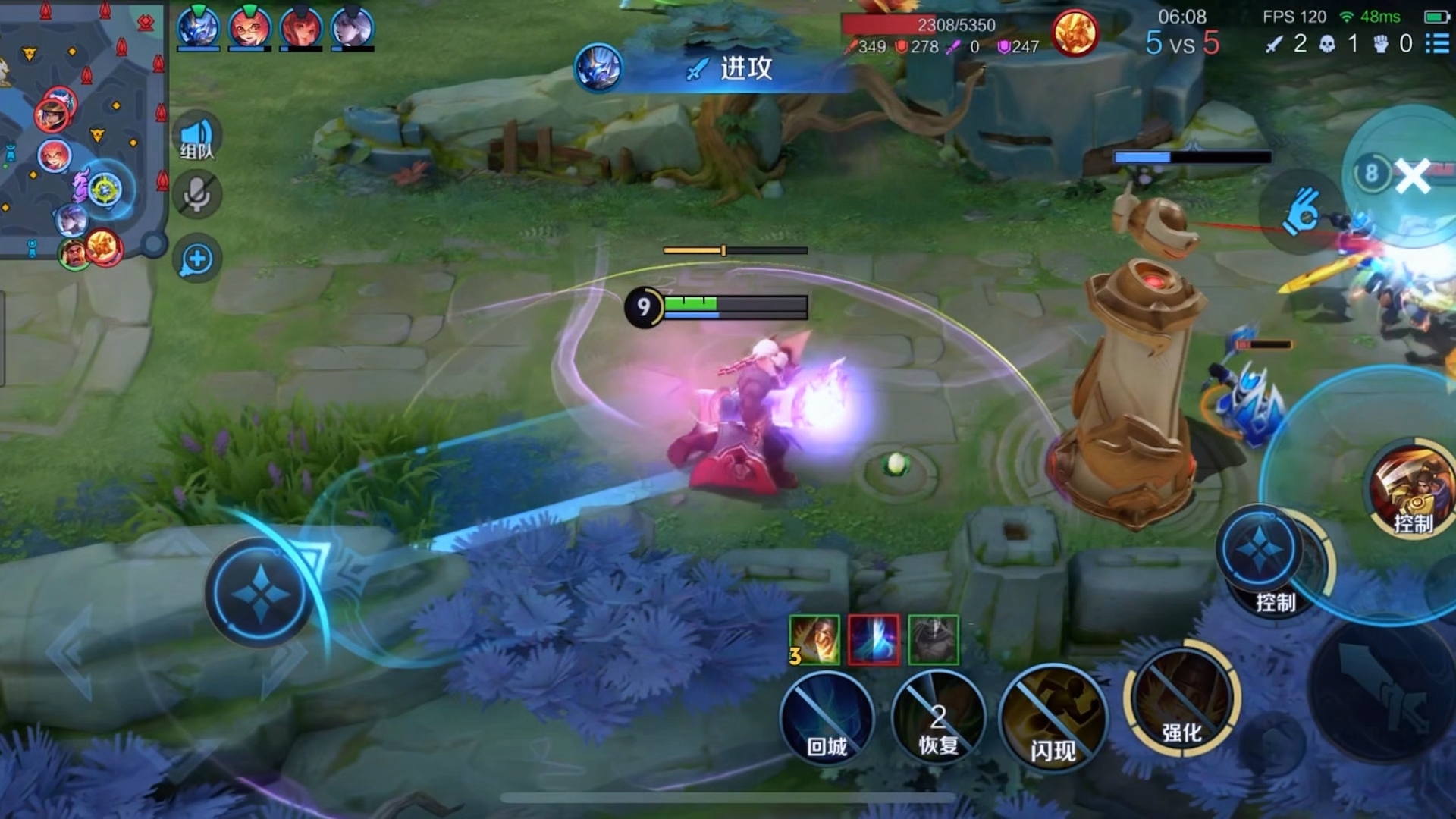Click the white-haired teammate portrait at top
Image resolution: width=1456 pixels, height=819 pixels.
(353, 28)
